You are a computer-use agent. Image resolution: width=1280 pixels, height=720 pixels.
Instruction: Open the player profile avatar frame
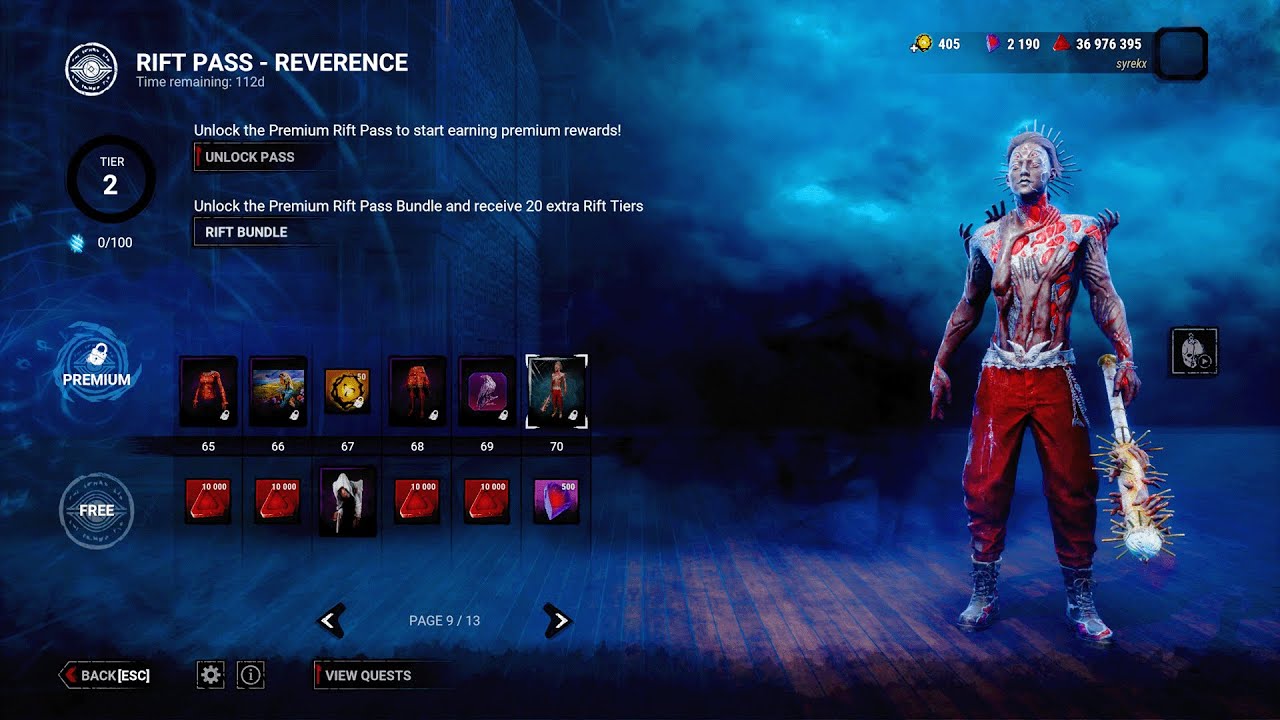click(x=1180, y=53)
